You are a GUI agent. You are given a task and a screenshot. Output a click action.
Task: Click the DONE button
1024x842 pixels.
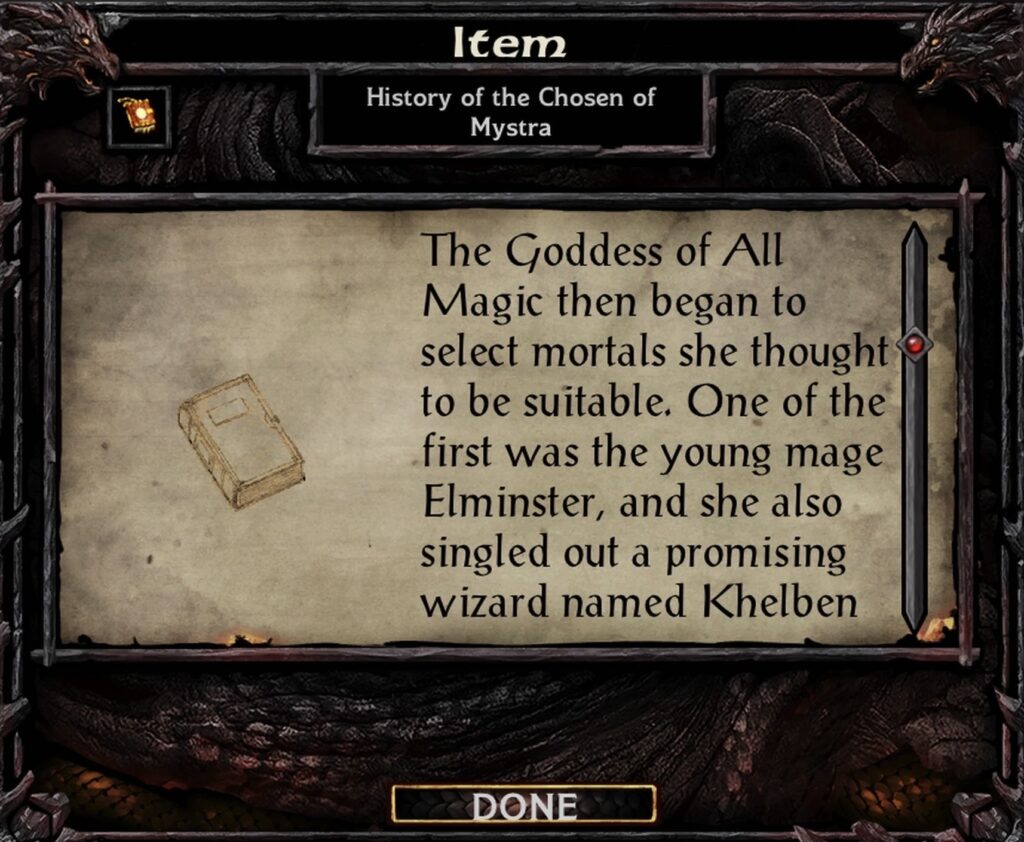point(524,805)
